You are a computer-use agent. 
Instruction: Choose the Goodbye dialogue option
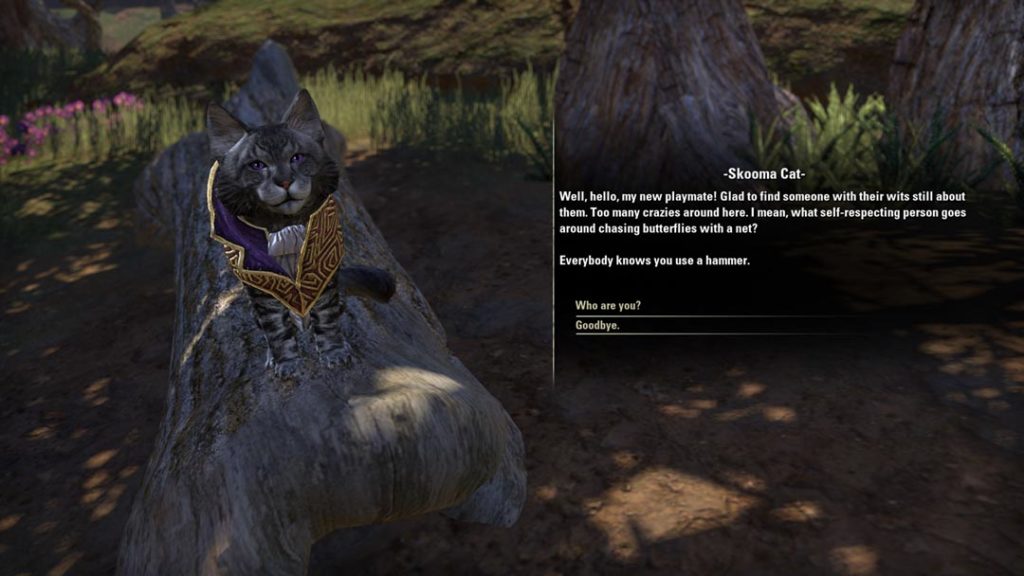[x=597, y=325]
